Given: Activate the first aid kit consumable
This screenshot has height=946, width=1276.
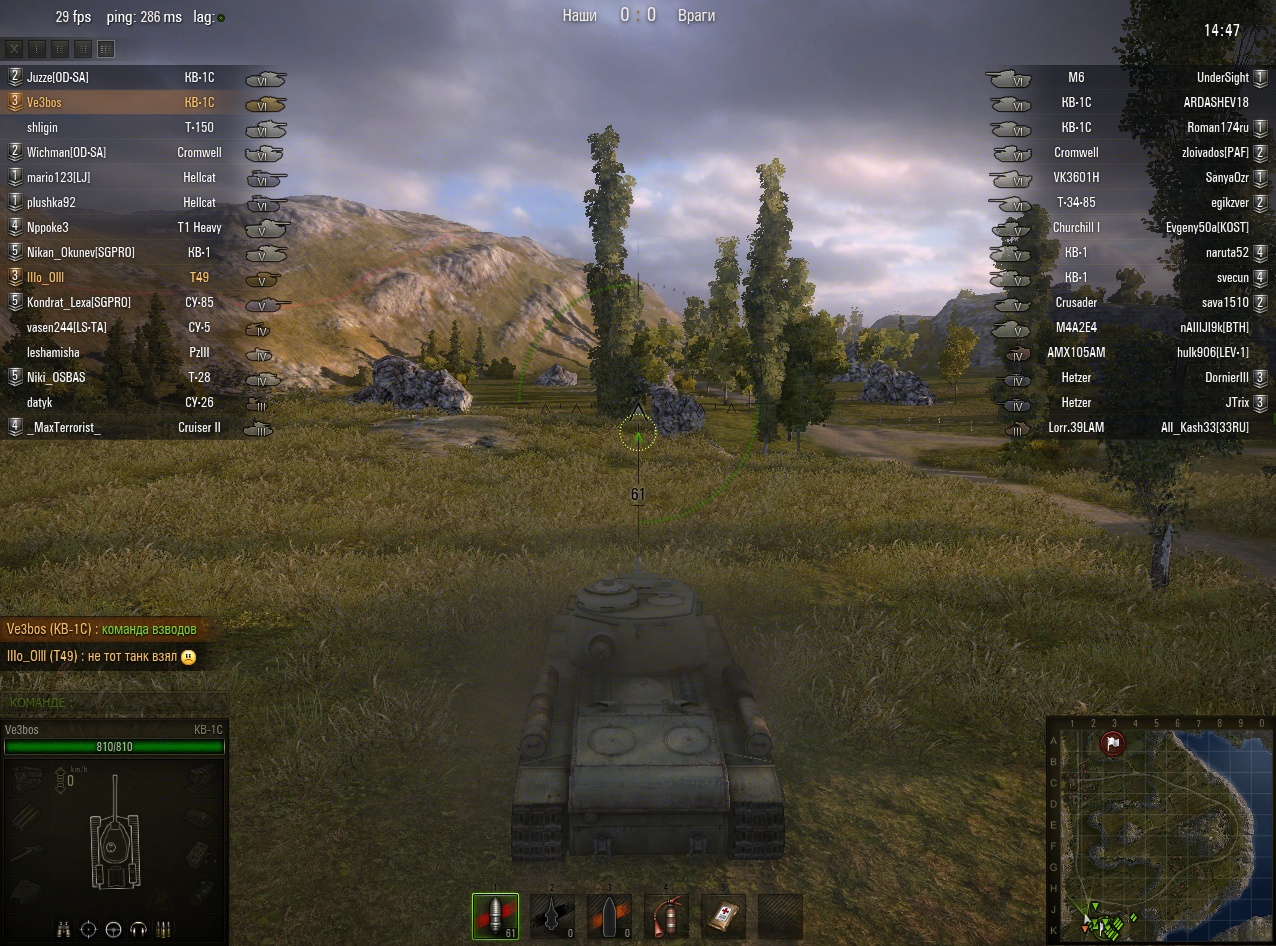Looking at the screenshot, I should pyautogui.click(x=723, y=916).
